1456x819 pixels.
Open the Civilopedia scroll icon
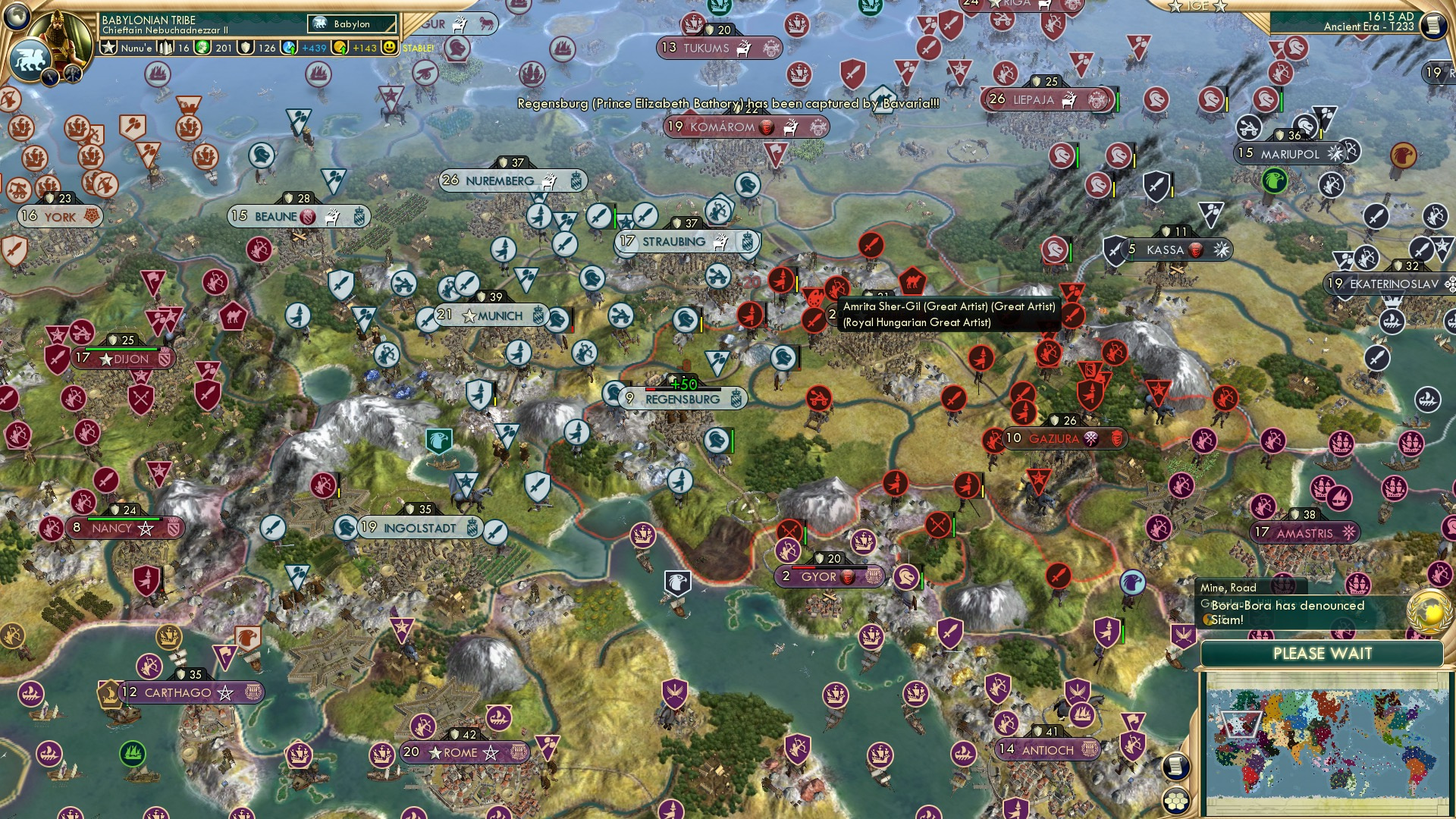pyautogui.click(x=1434, y=25)
